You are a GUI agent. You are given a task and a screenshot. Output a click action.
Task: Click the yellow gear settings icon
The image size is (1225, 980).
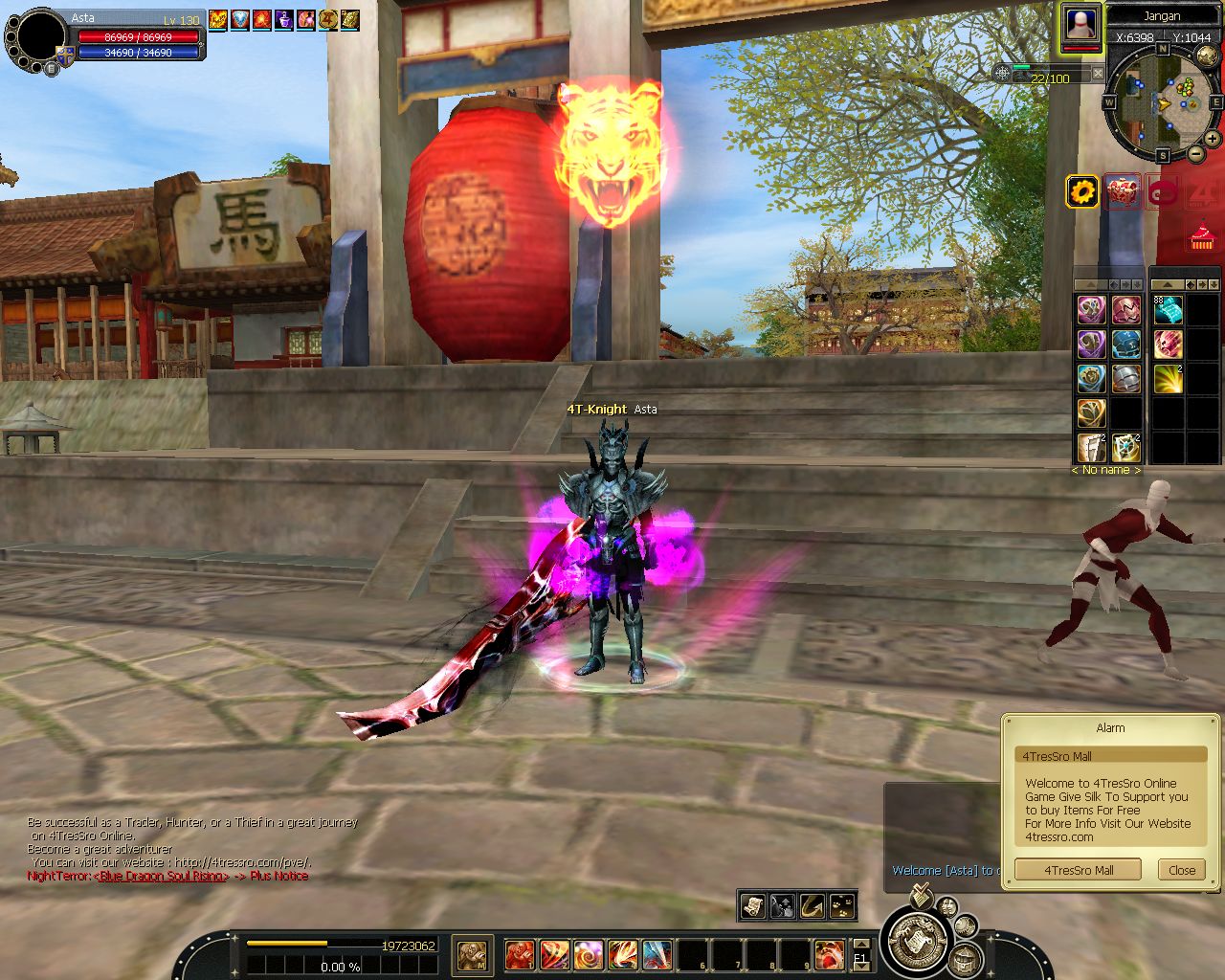[1082, 192]
